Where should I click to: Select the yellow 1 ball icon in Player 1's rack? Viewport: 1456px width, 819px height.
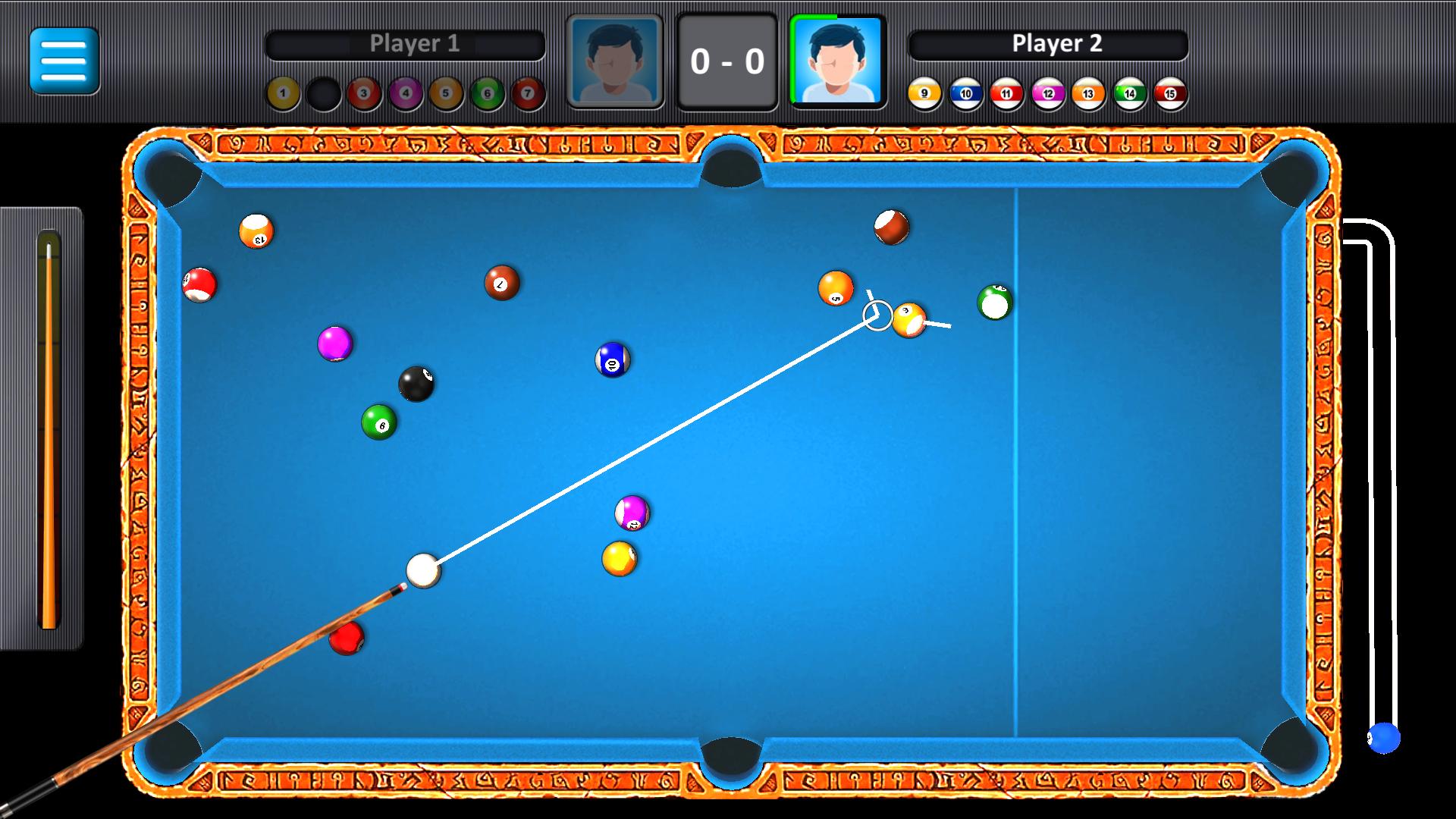(x=282, y=93)
